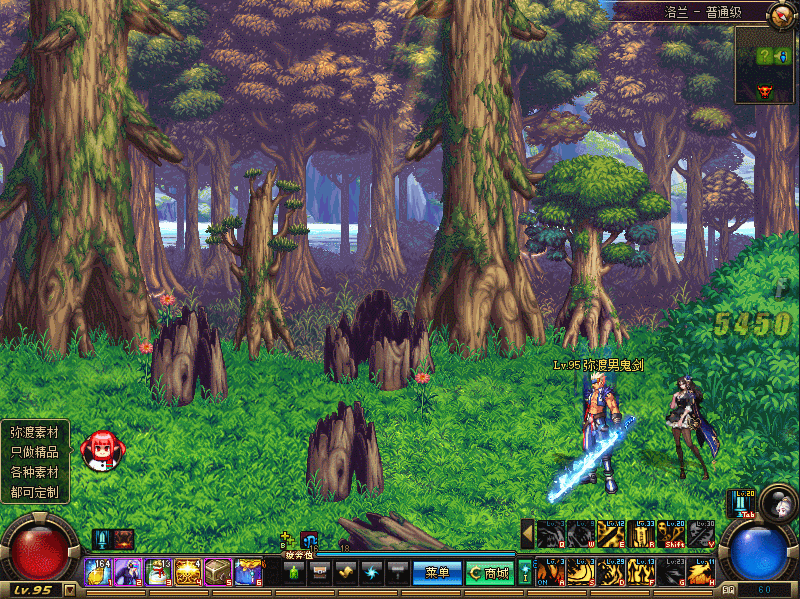Image resolution: width=800 pixels, height=599 pixels.
Task: Open the 商城 shop
Action: pos(490,573)
